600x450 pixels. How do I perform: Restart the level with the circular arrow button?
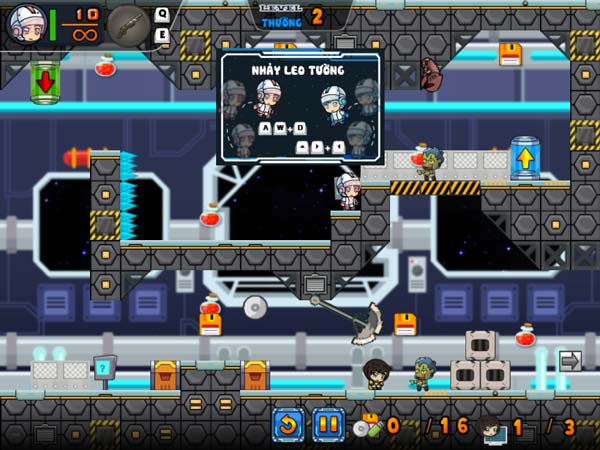tap(288, 425)
